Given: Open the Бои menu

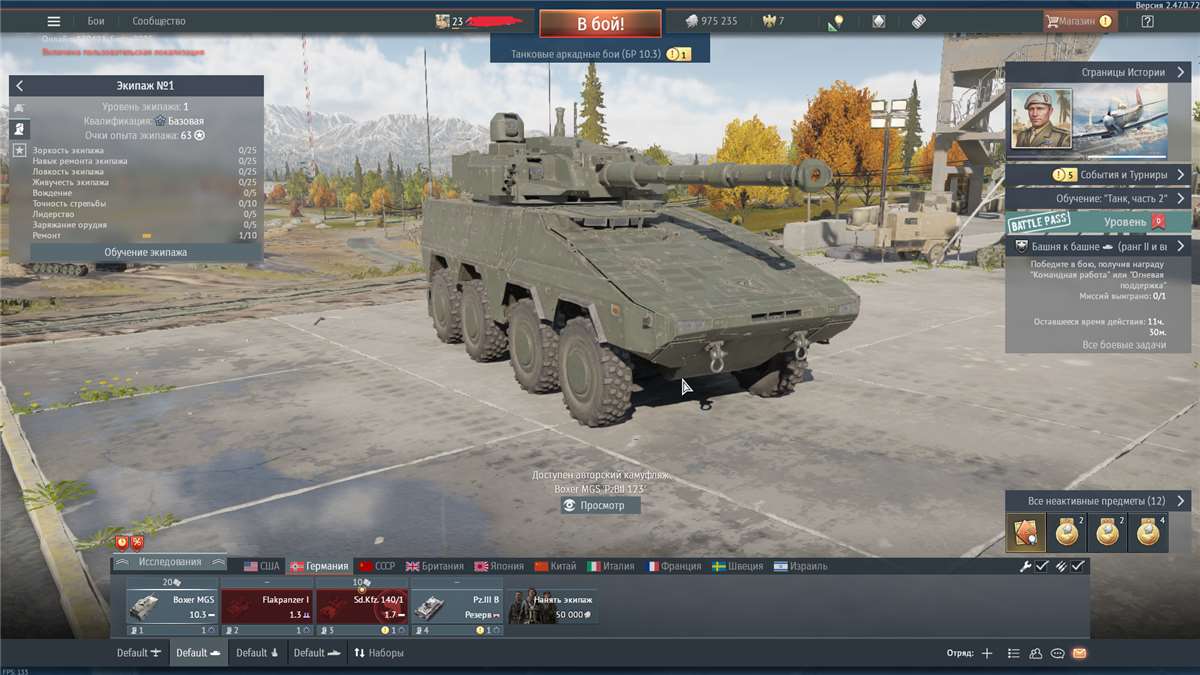Looking at the screenshot, I should (96, 21).
